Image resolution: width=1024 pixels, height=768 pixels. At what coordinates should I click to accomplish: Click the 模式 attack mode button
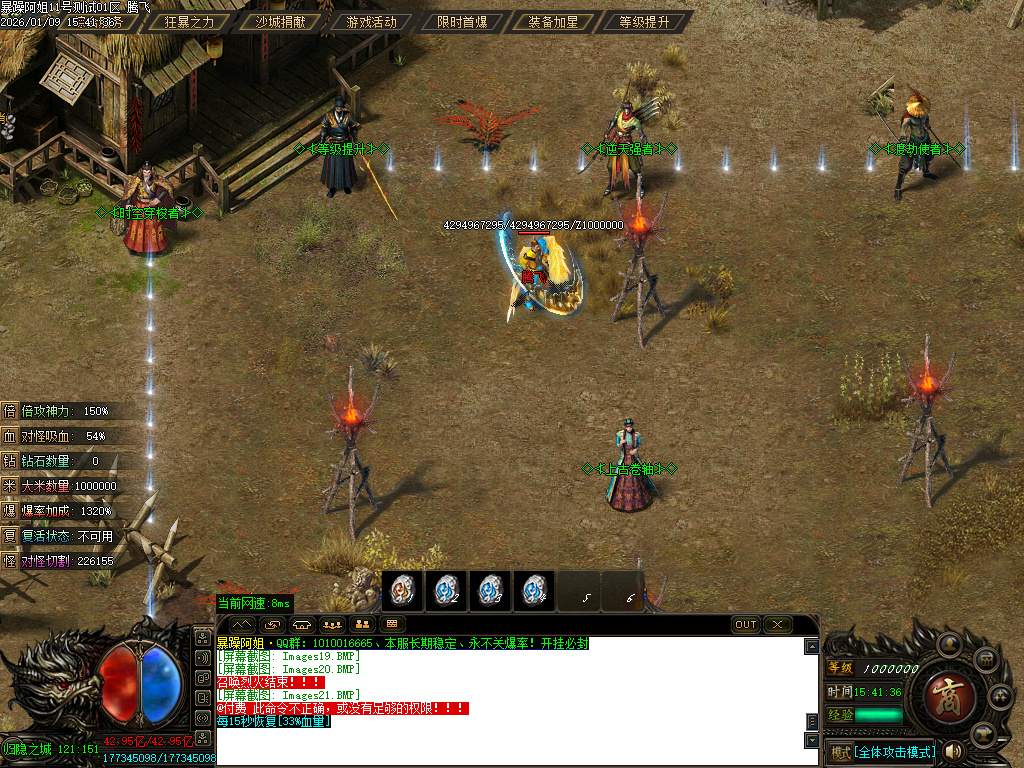click(840, 752)
